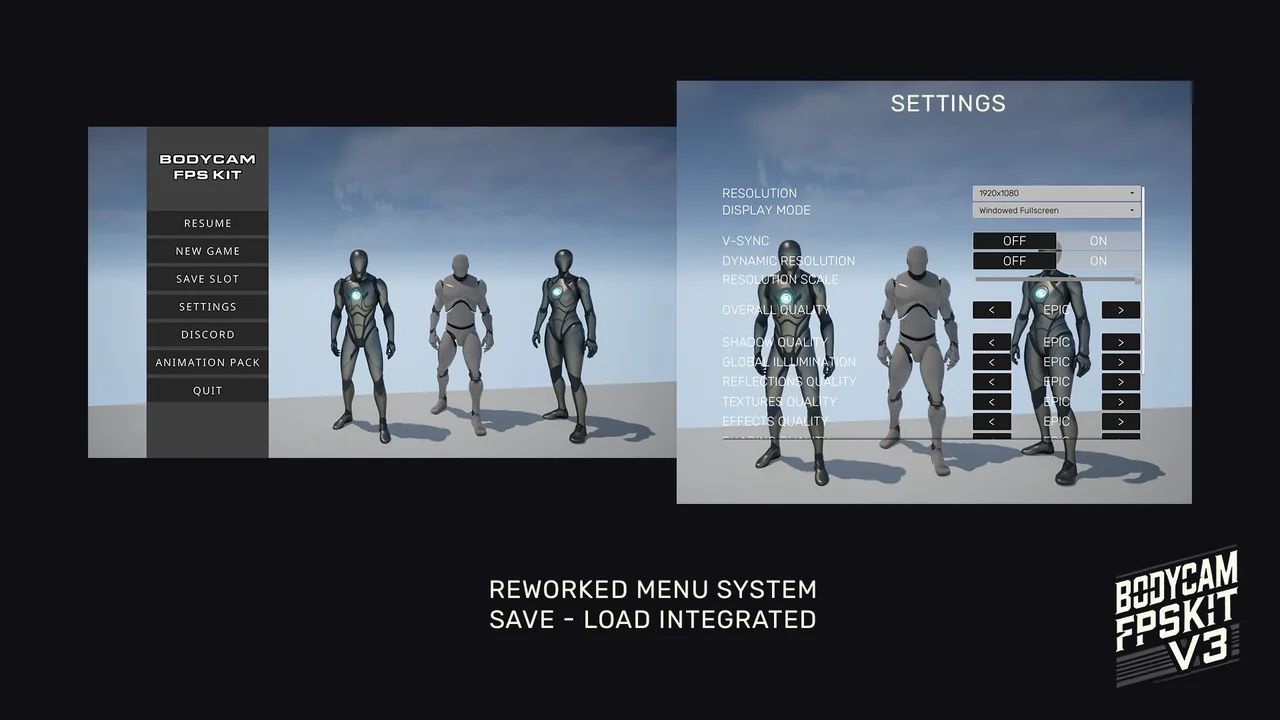Select the Animation Pack entry

click(x=207, y=362)
